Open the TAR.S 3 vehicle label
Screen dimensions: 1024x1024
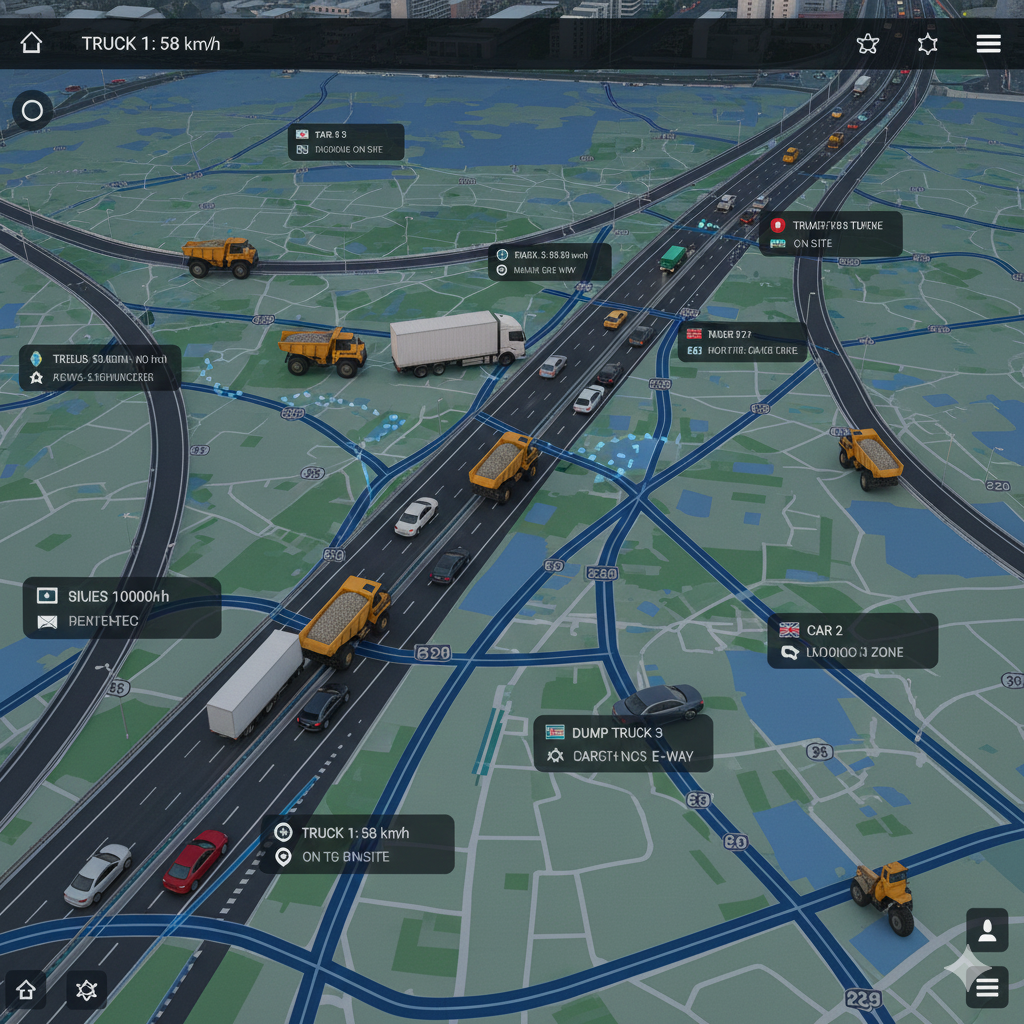(x=346, y=142)
